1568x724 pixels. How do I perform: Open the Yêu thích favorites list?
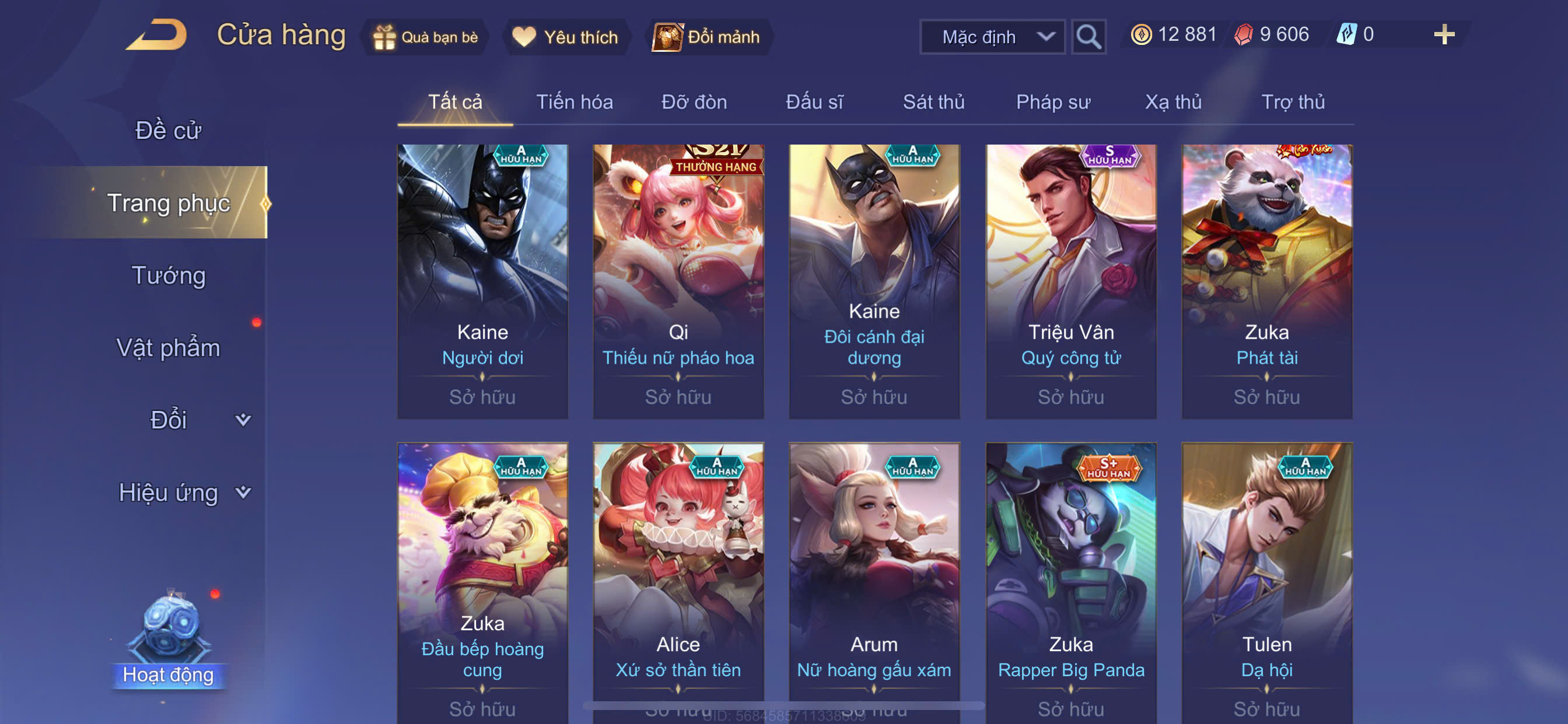click(x=565, y=37)
